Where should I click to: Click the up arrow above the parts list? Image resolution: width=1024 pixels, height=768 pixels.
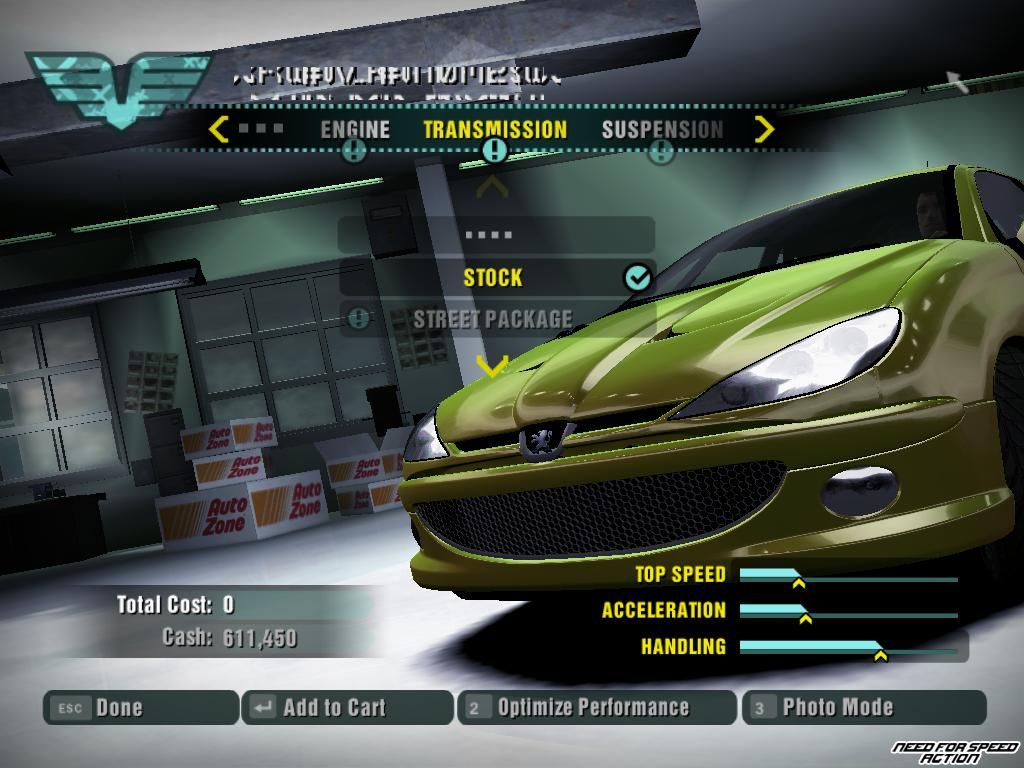492,187
